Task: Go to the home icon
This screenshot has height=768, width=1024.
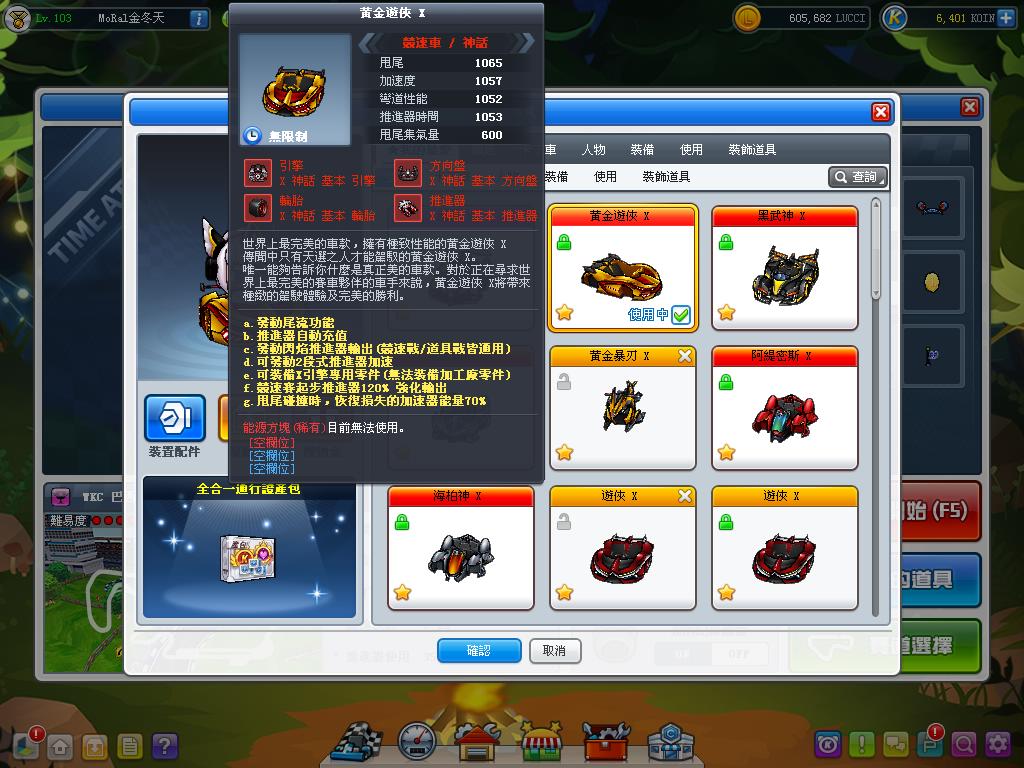Action: (x=61, y=745)
